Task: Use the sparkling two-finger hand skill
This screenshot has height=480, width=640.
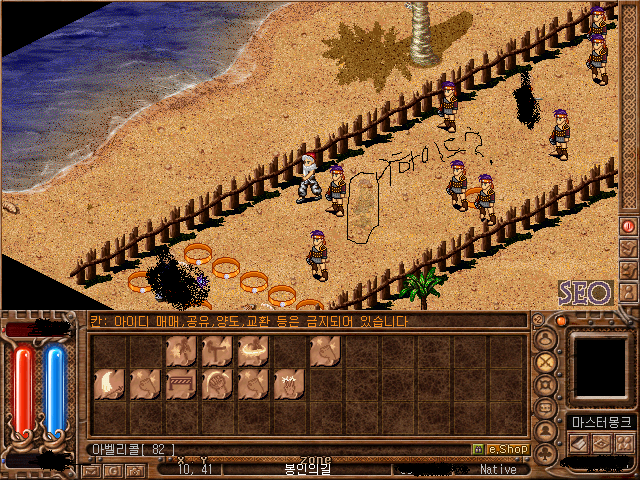Action: point(288,382)
